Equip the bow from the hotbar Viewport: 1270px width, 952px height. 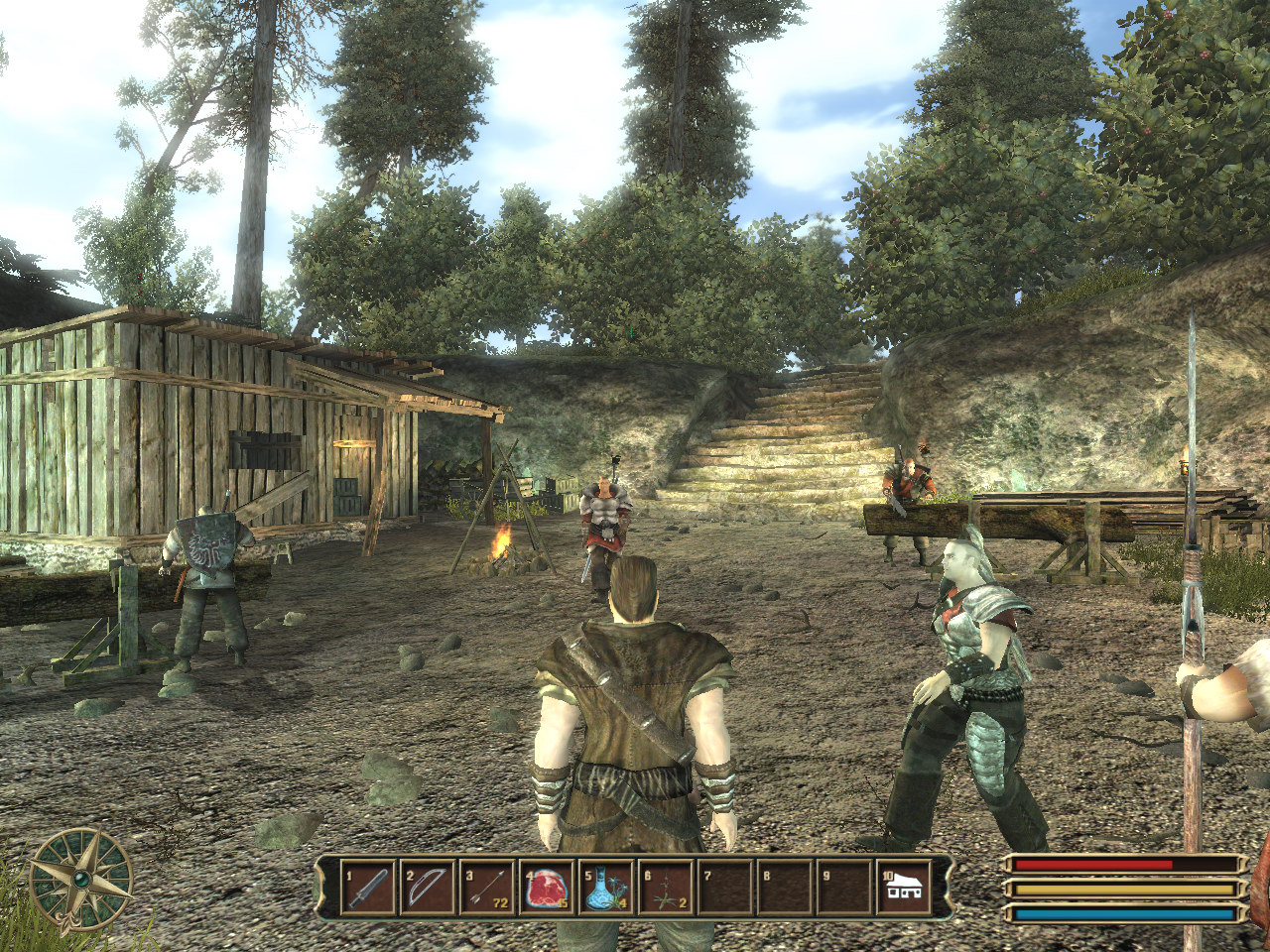(428, 887)
